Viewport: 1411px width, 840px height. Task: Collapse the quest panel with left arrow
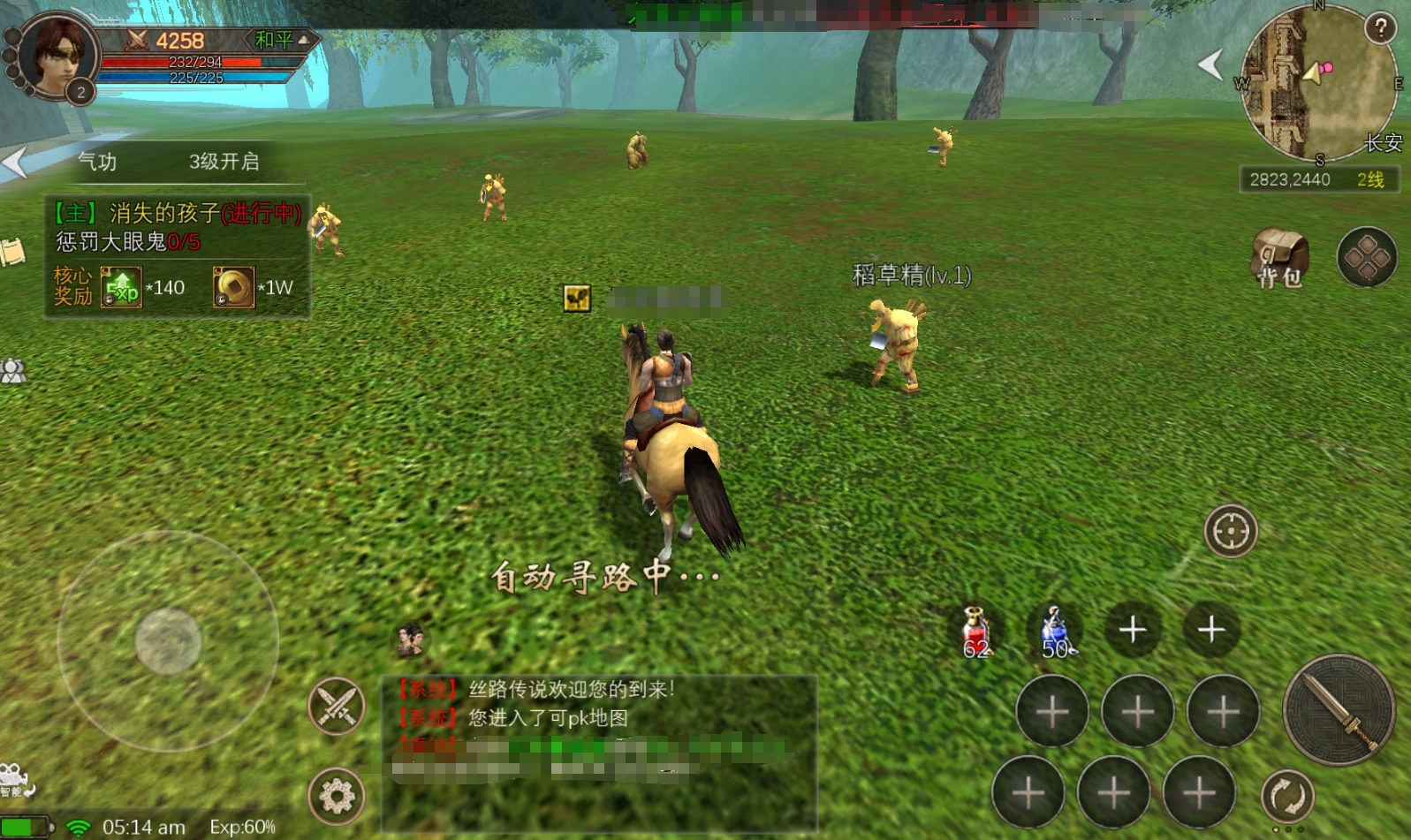[15, 163]
